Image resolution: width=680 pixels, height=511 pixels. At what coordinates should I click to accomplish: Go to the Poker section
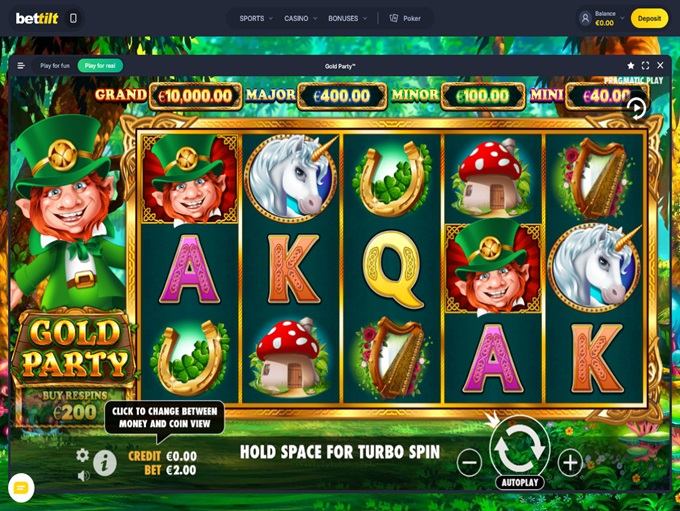pos(405,18)
